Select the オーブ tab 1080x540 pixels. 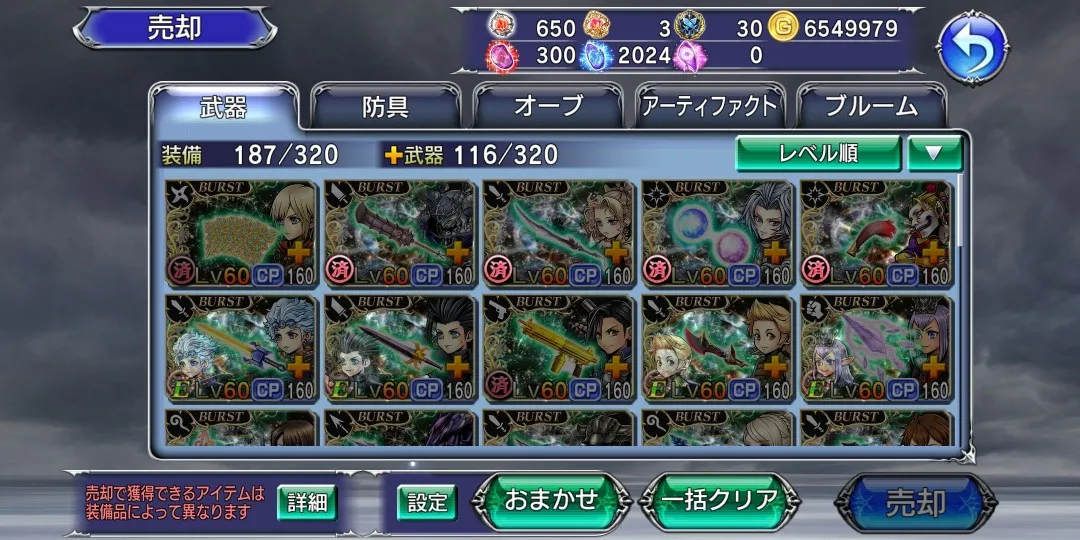click(x=548, y=107)
